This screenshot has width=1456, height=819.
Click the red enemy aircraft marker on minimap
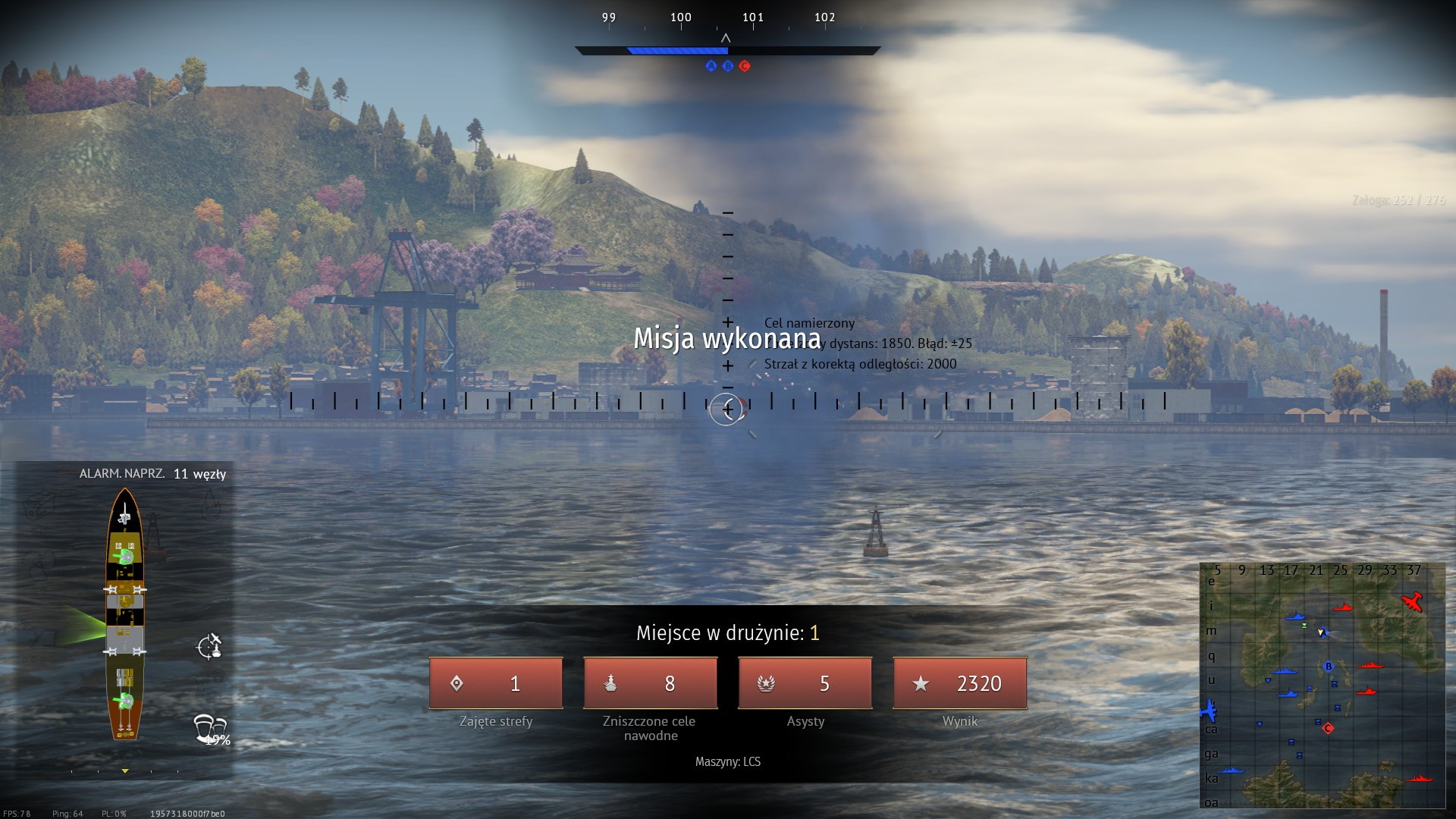1412,602
